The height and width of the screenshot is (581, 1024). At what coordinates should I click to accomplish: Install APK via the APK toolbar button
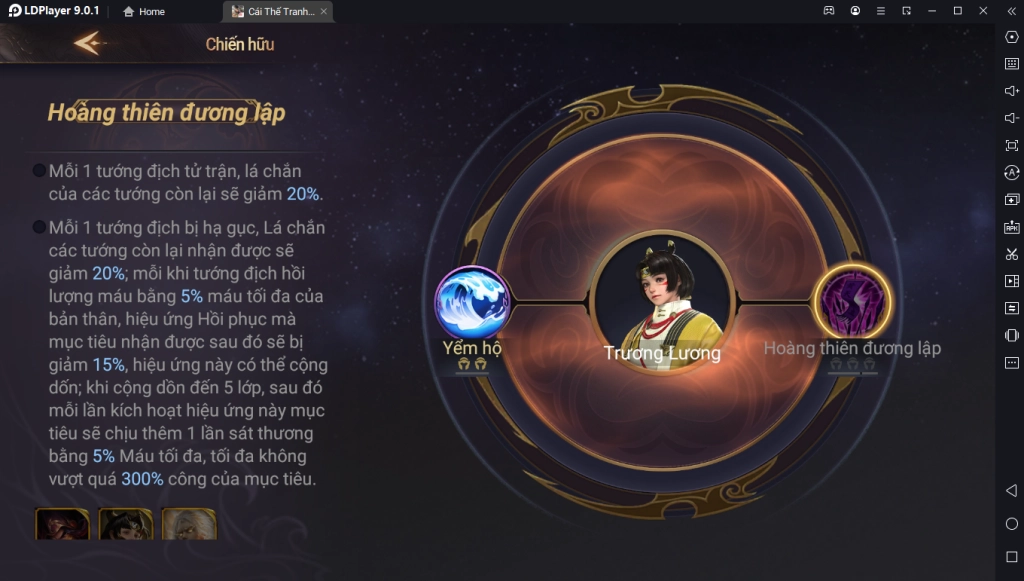click(1011, 227)
